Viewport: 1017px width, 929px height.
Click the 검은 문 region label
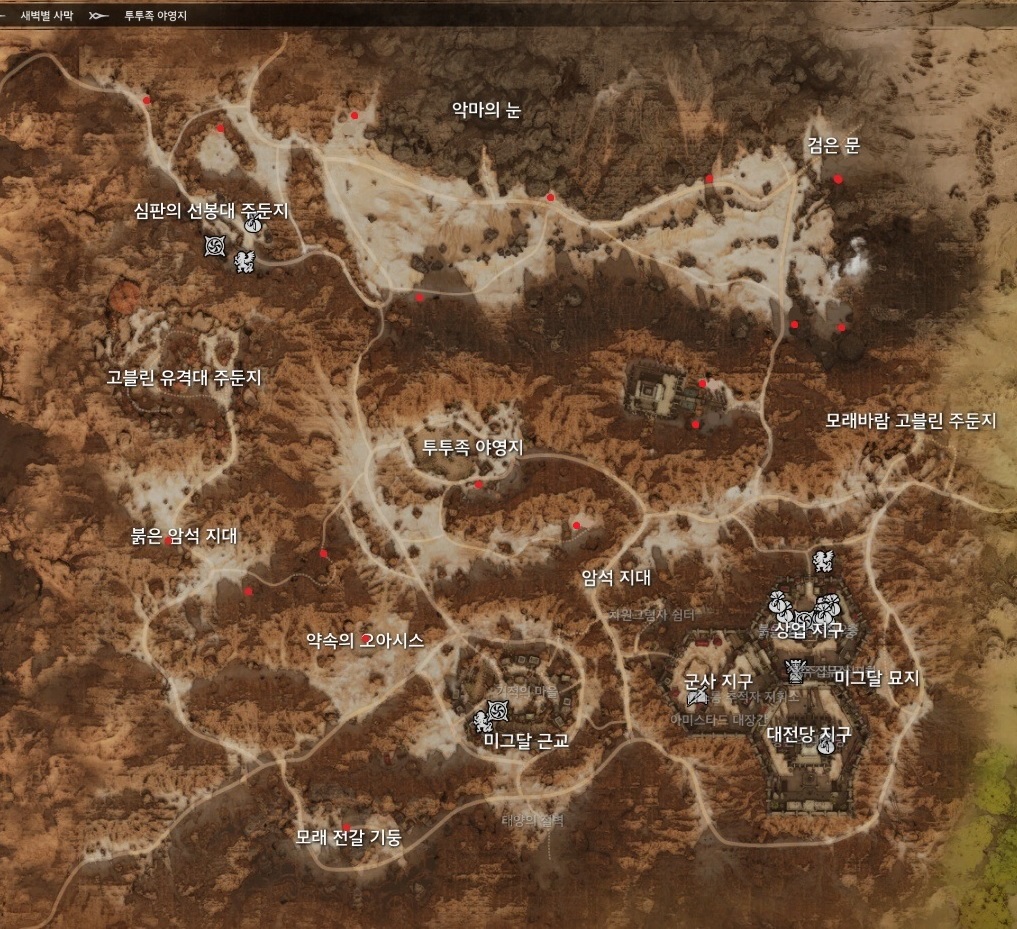[x=833, y=146]
